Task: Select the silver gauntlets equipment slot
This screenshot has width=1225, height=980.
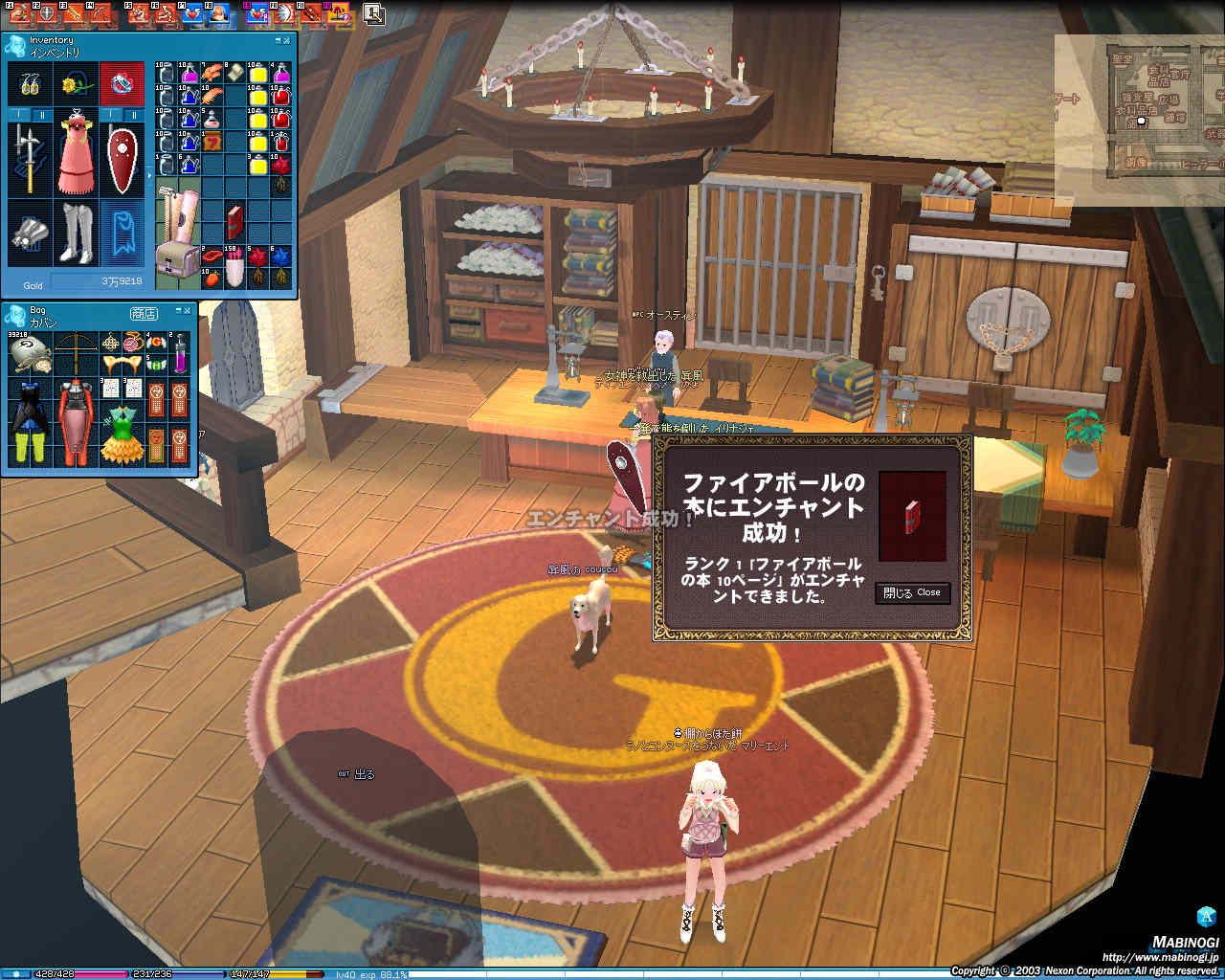Action: pos(29,233)
